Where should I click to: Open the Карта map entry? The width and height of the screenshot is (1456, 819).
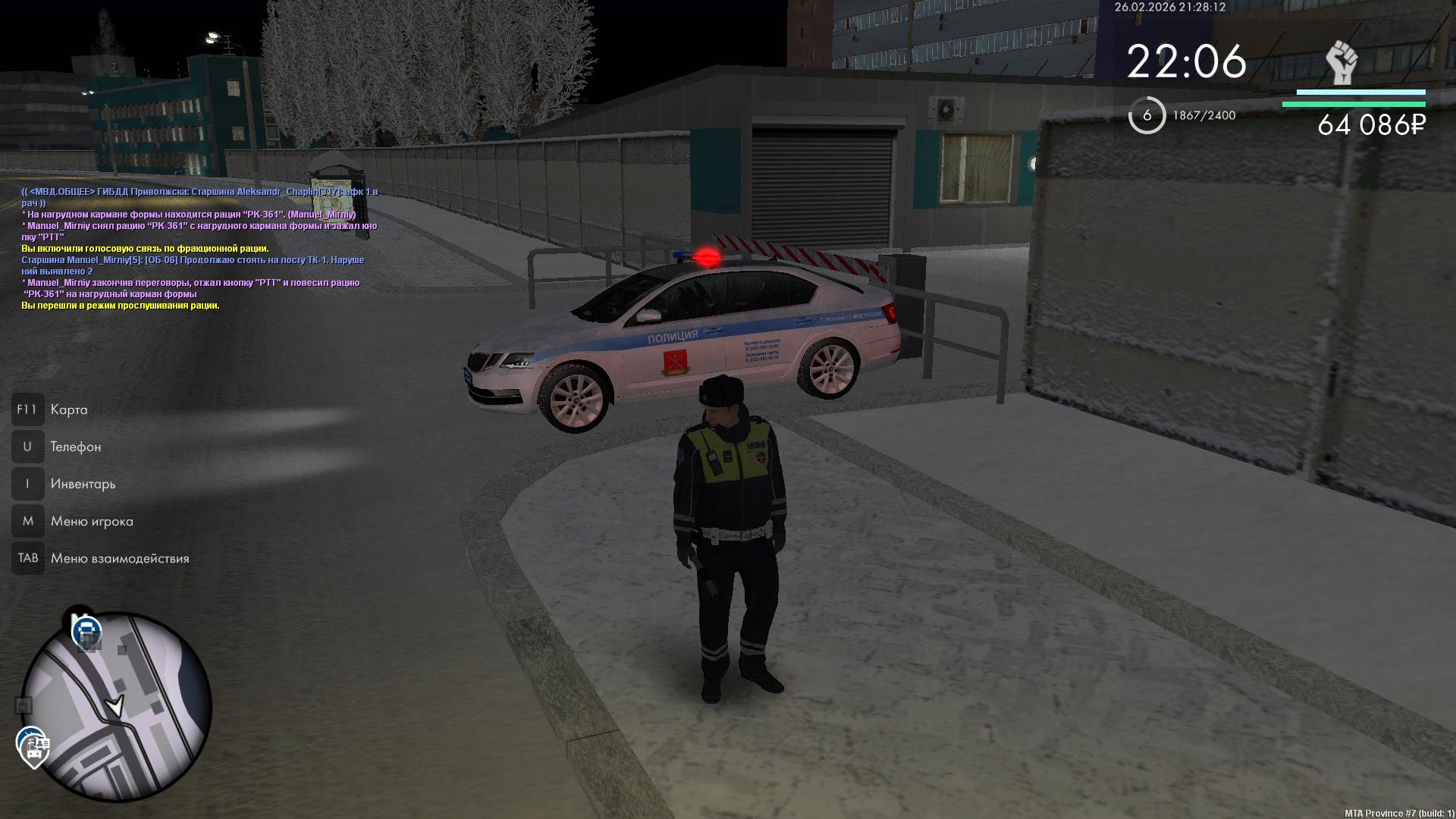click(68, 410)
